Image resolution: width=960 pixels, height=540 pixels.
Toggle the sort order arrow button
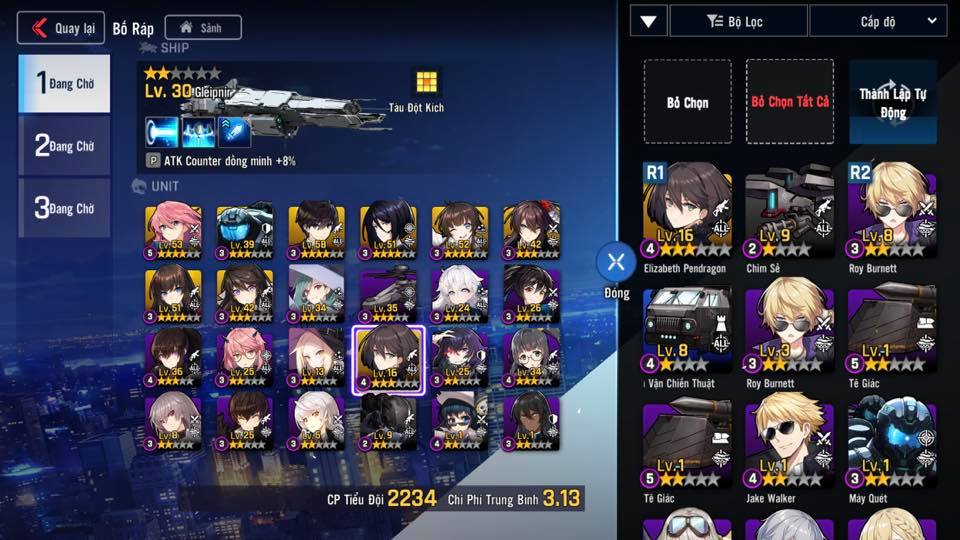648,20
